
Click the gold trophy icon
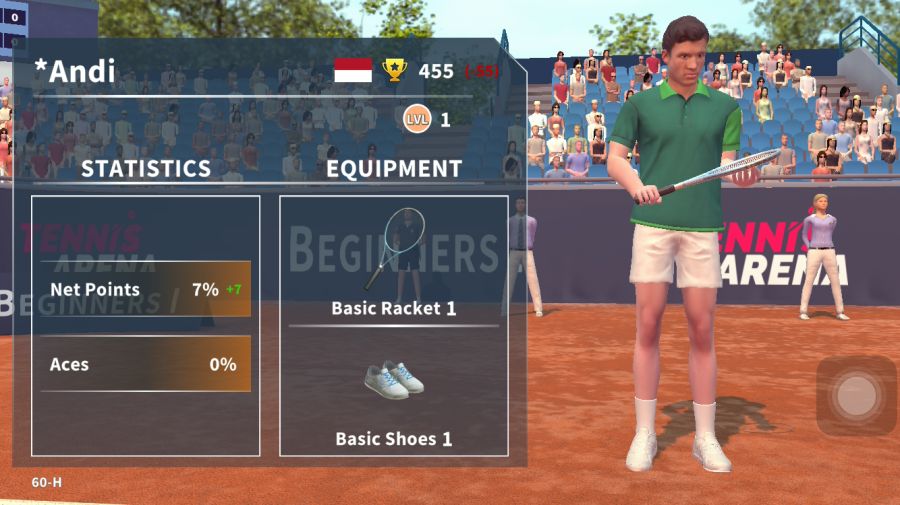[395, 71]
